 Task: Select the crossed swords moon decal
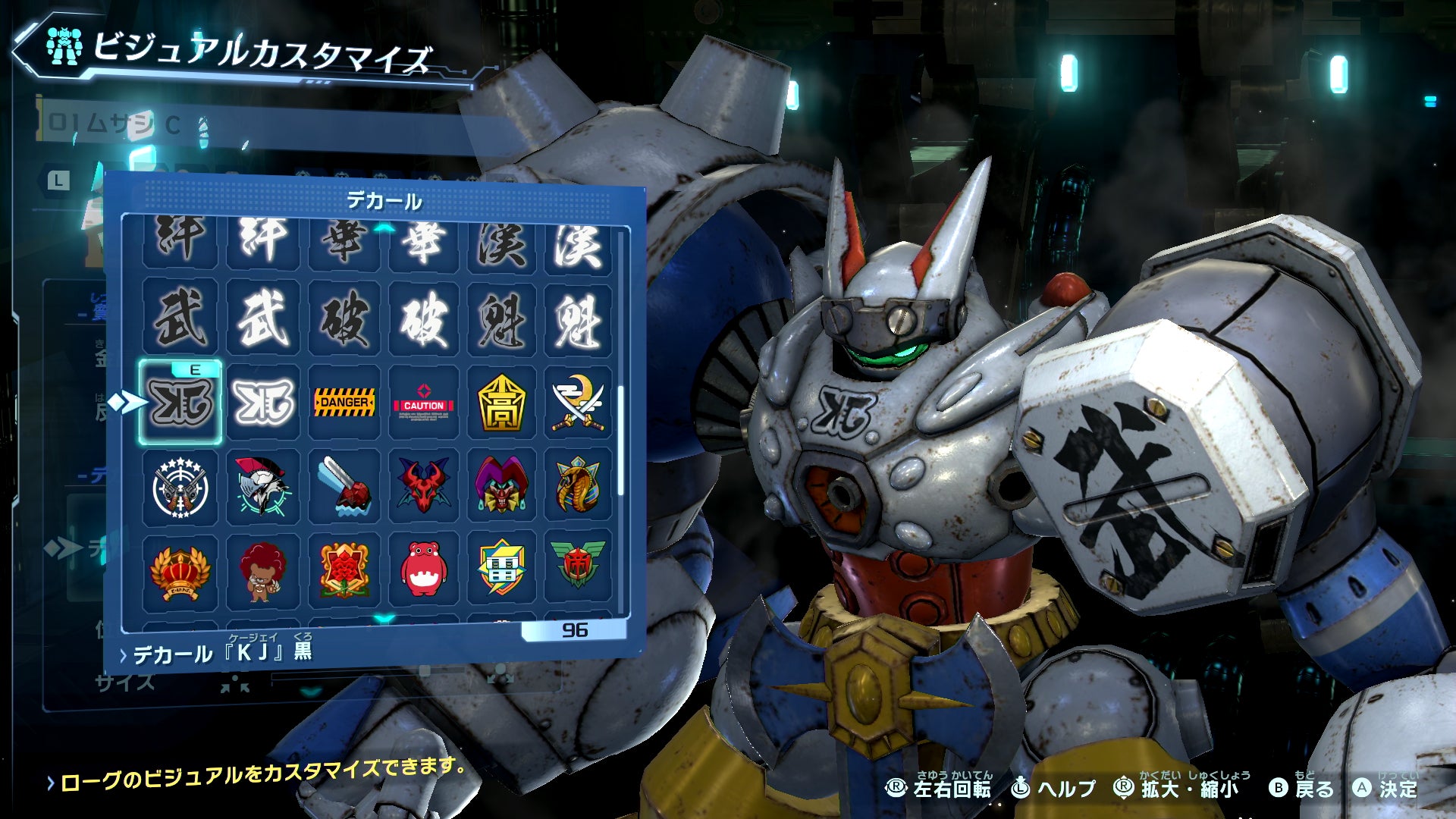point(578,403)
